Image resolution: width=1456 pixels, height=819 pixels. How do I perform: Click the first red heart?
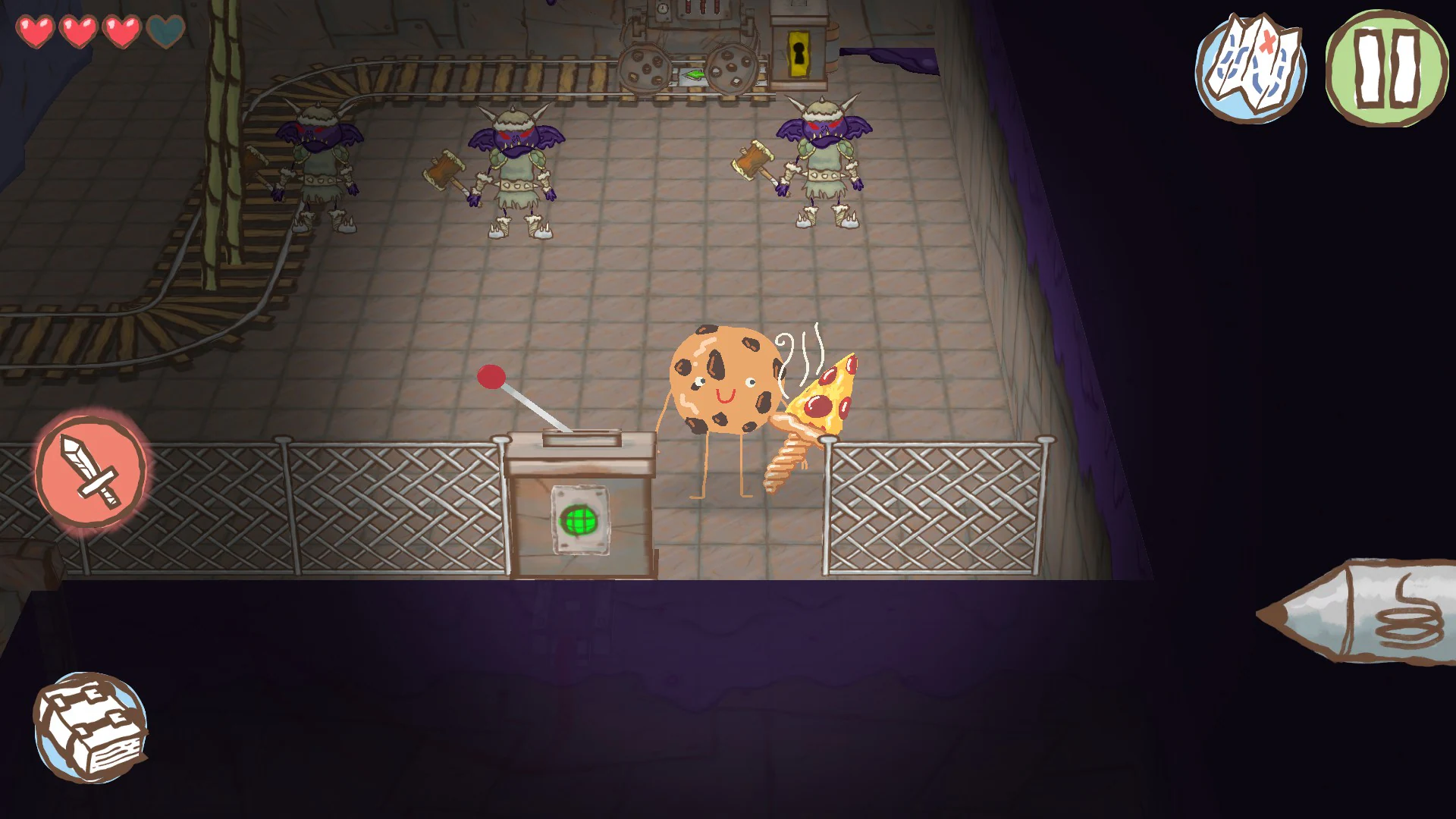pos(36,32)
